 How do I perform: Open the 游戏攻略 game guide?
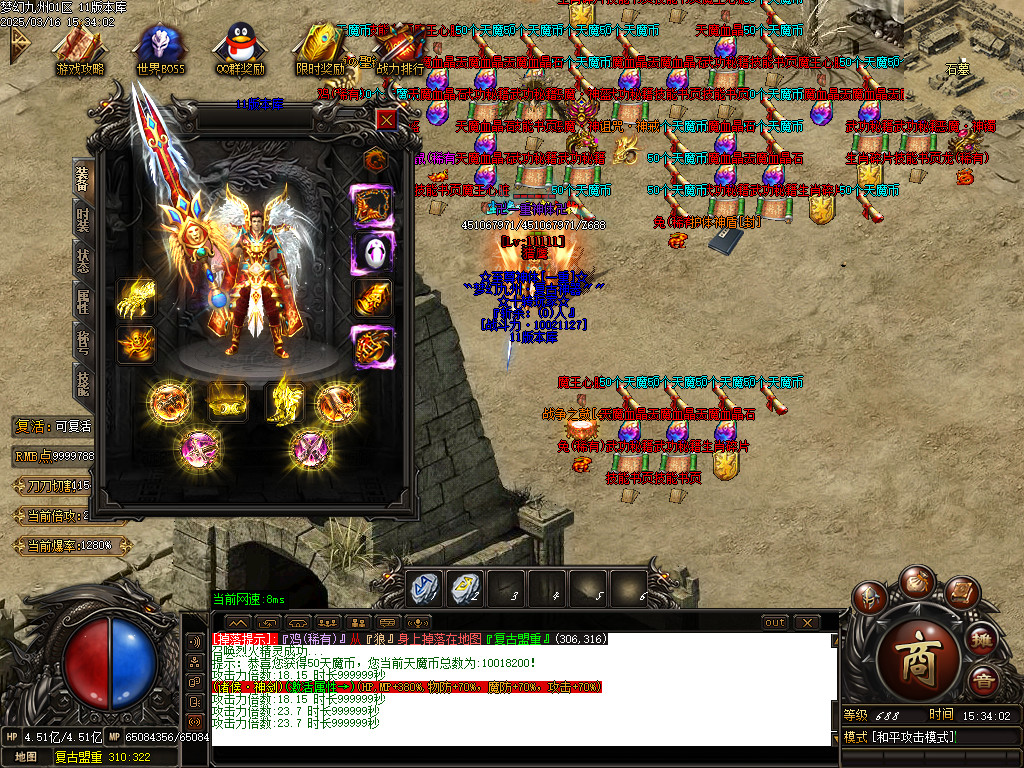pos(80,50)
